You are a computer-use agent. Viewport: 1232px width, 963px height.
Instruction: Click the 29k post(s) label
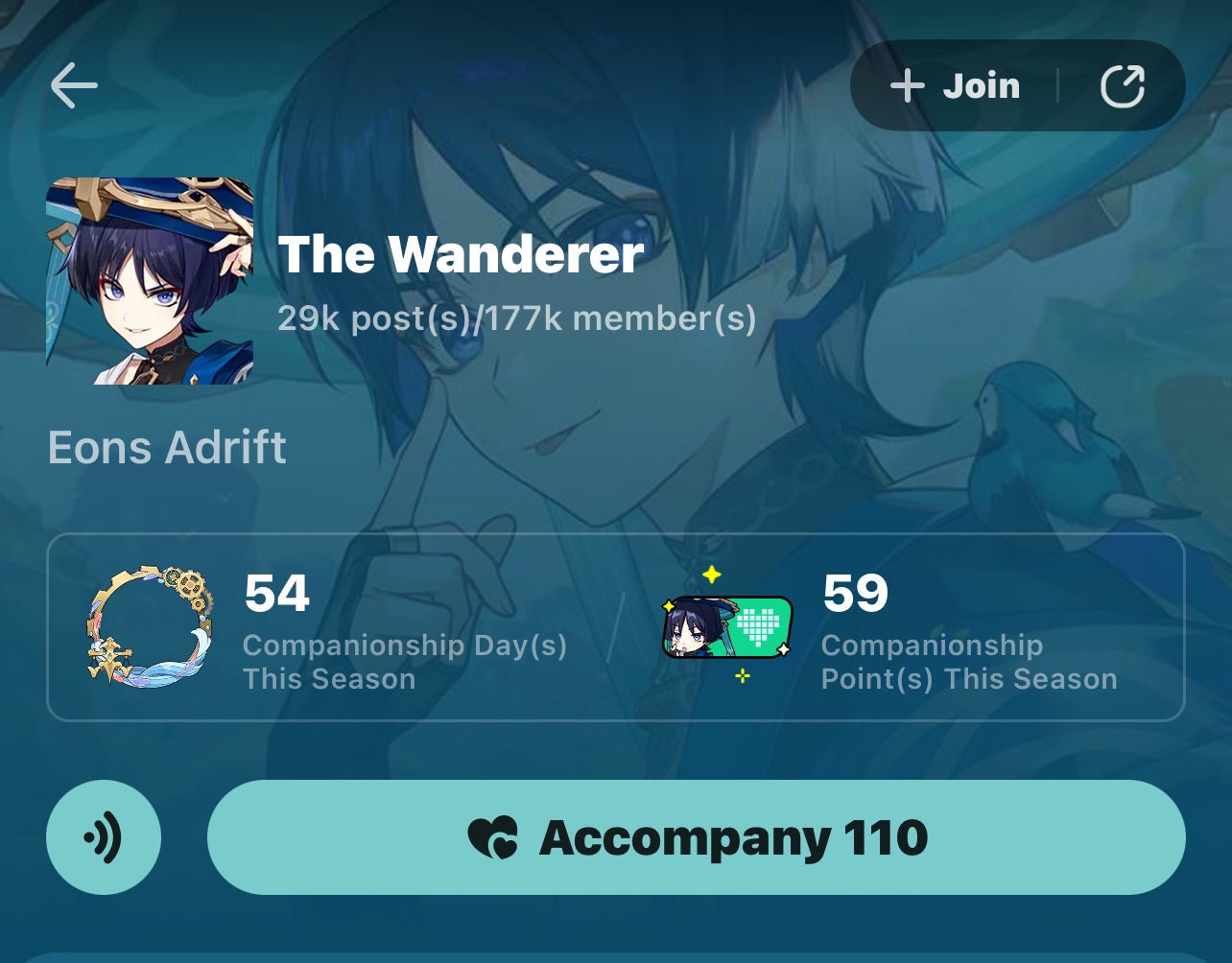click(374, 317)
